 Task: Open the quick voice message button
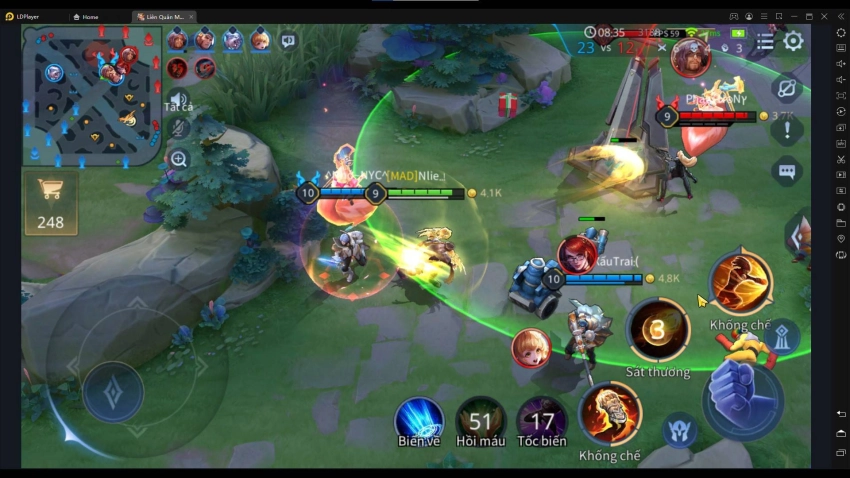(x=288, y=41)
